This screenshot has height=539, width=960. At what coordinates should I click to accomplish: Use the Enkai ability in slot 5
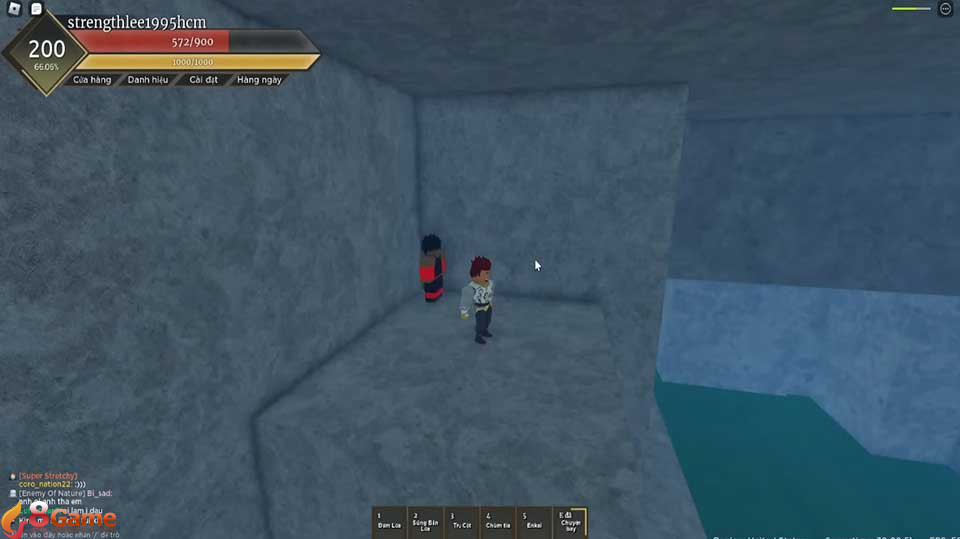(x=534, y=521)
